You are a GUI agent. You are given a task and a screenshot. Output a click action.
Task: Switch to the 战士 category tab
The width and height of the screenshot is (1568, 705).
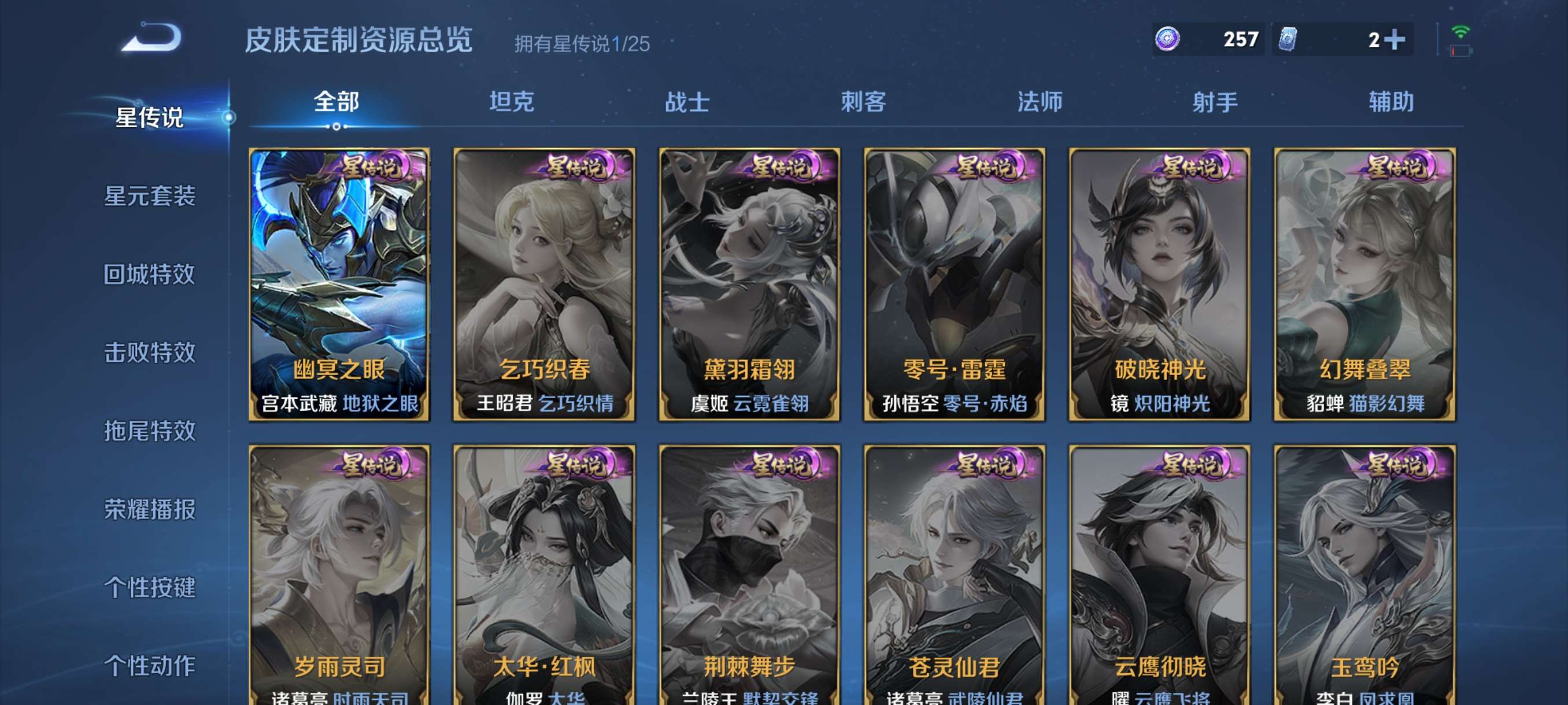click(687, 103)
